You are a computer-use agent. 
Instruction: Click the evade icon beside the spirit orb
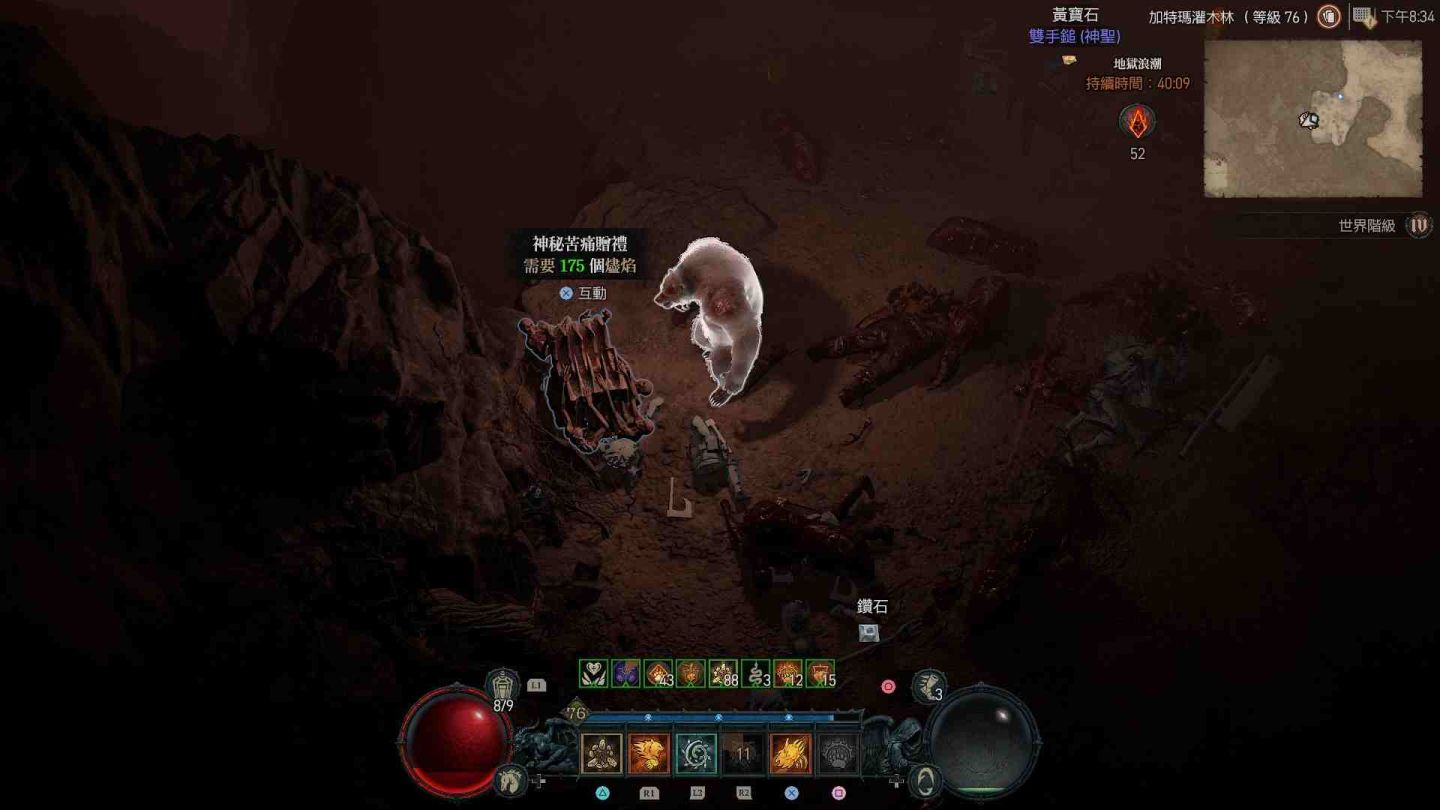pyautogui.click(x=927, y=779)
